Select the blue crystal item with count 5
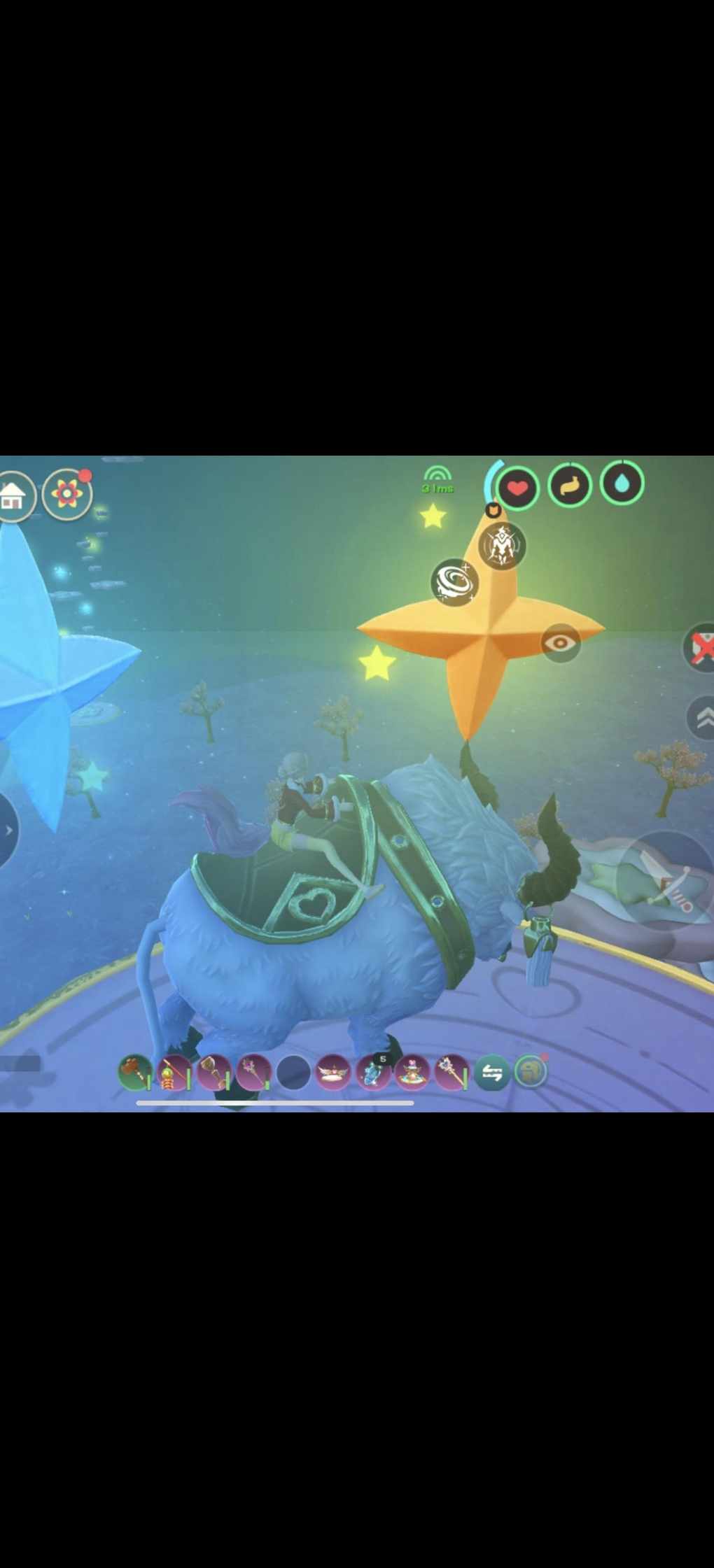714x1568 pixels. tap(373, 1073)
